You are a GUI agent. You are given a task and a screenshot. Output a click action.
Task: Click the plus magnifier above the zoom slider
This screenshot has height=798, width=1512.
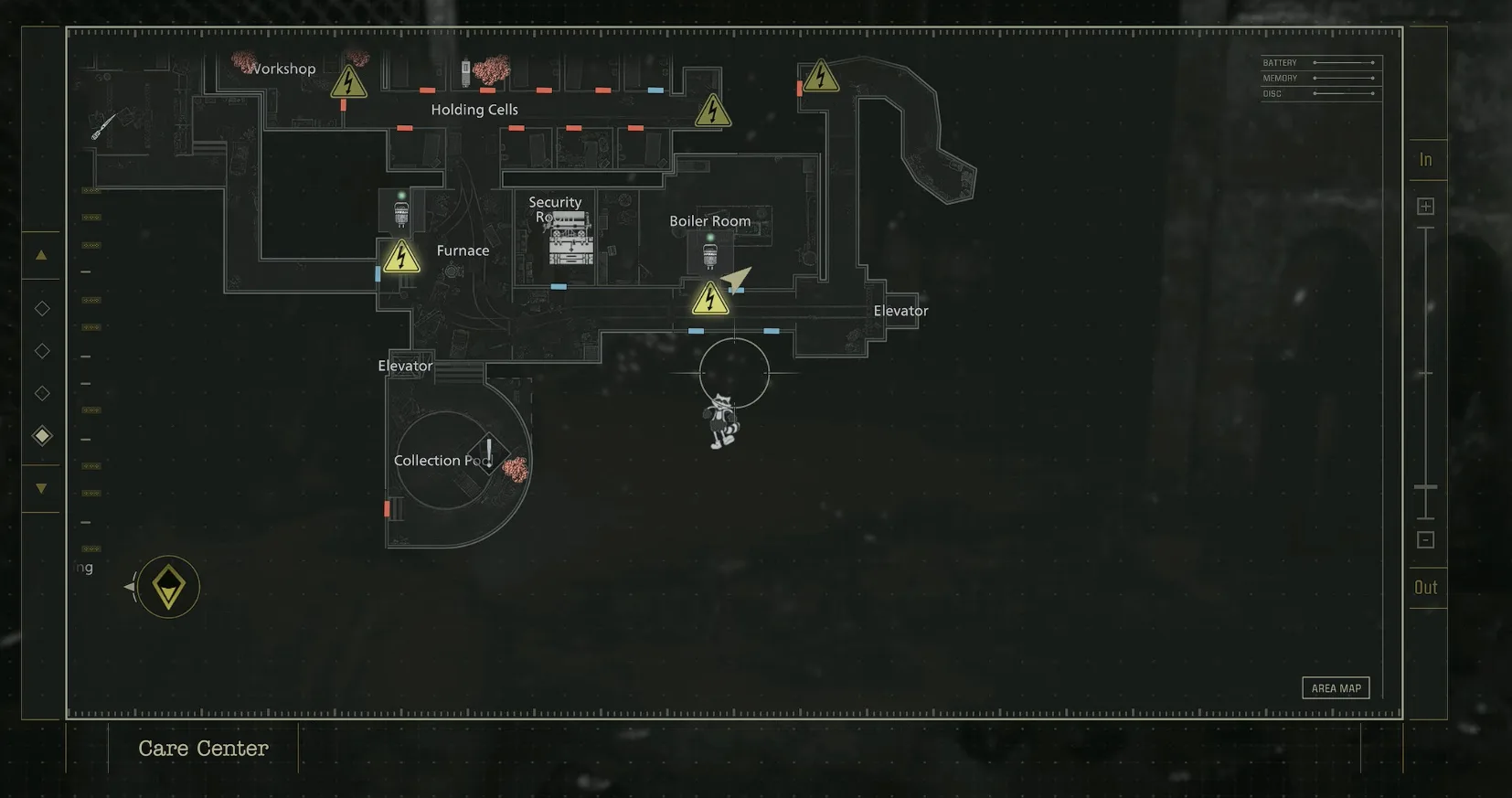[1425, 205]
